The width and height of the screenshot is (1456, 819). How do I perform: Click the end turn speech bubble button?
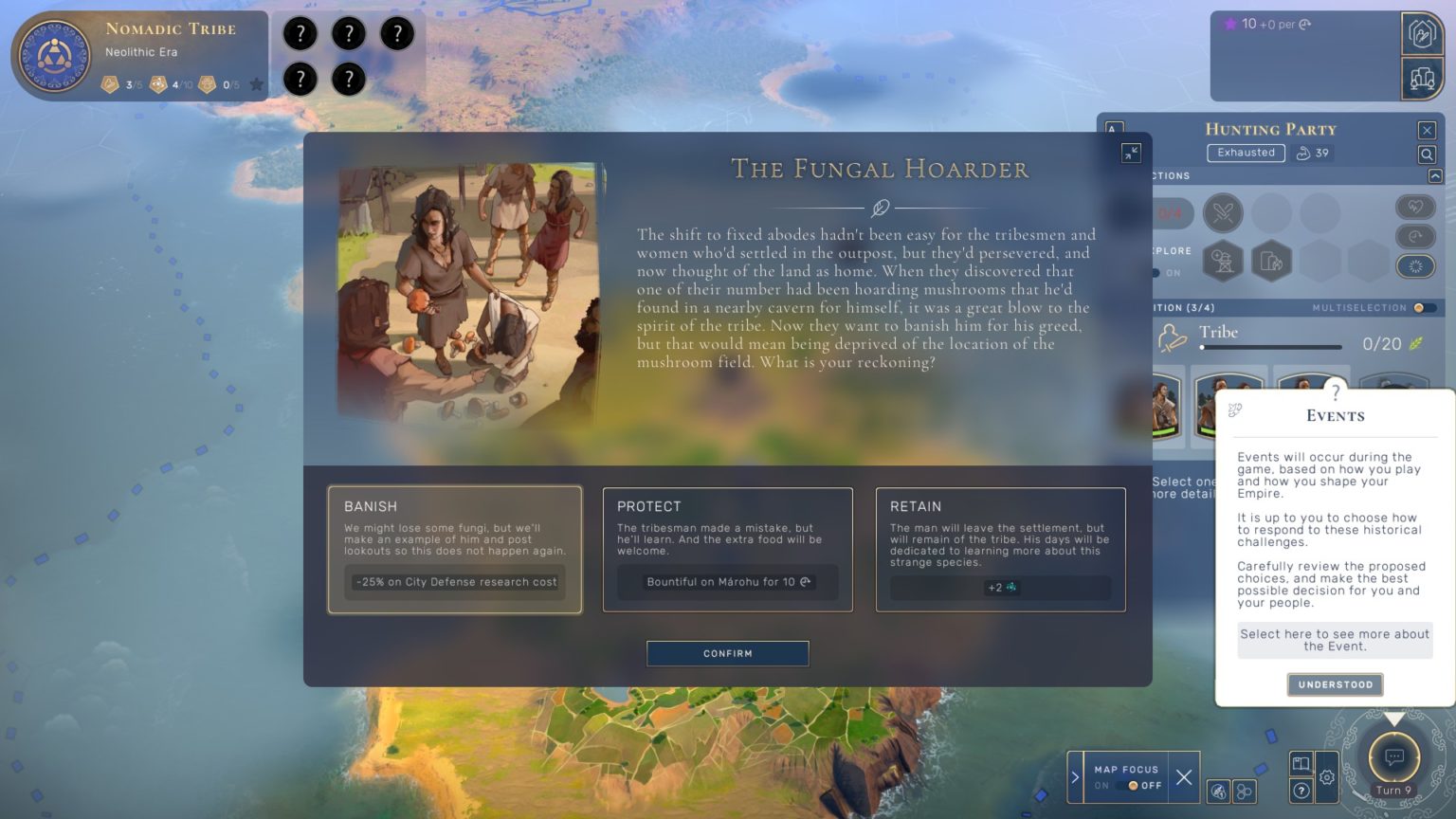click(x=1394, y=756)
